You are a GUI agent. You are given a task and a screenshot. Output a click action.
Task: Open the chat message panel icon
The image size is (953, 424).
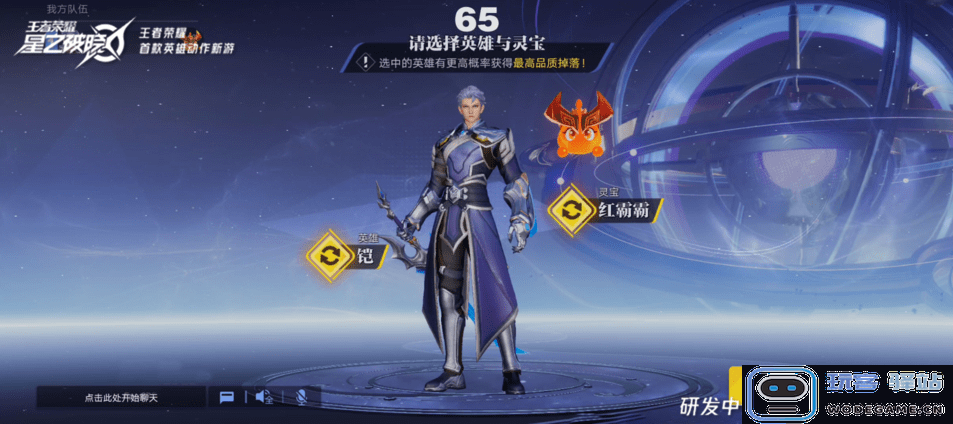click(x=227, y=397)
